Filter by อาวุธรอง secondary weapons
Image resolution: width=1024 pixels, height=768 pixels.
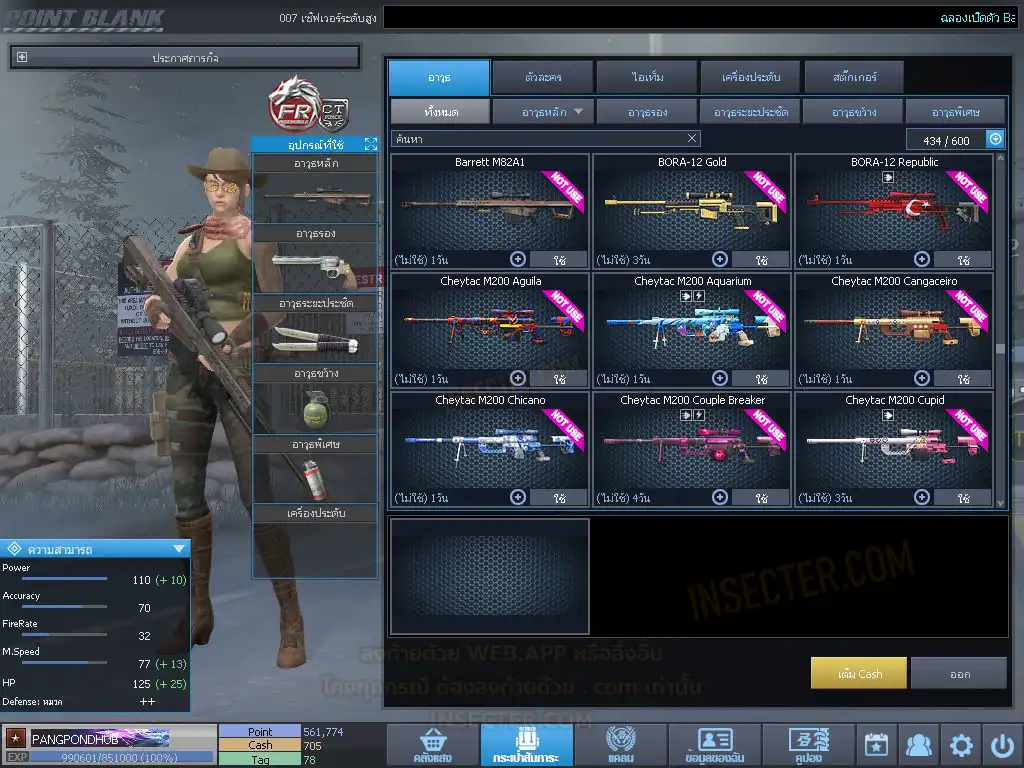point(647,111)
